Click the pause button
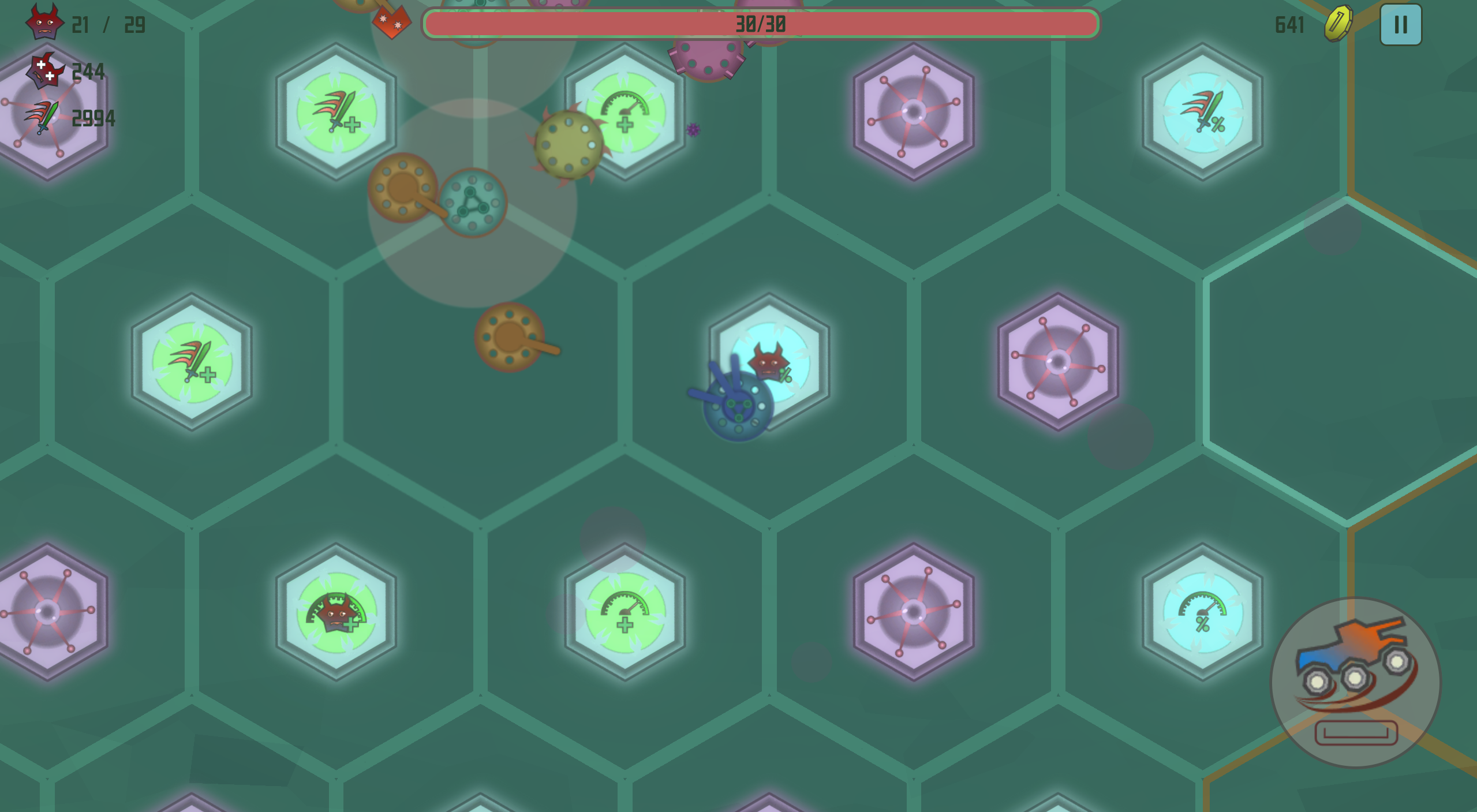Viewport: 1477px width, 812px height. 1399,24
